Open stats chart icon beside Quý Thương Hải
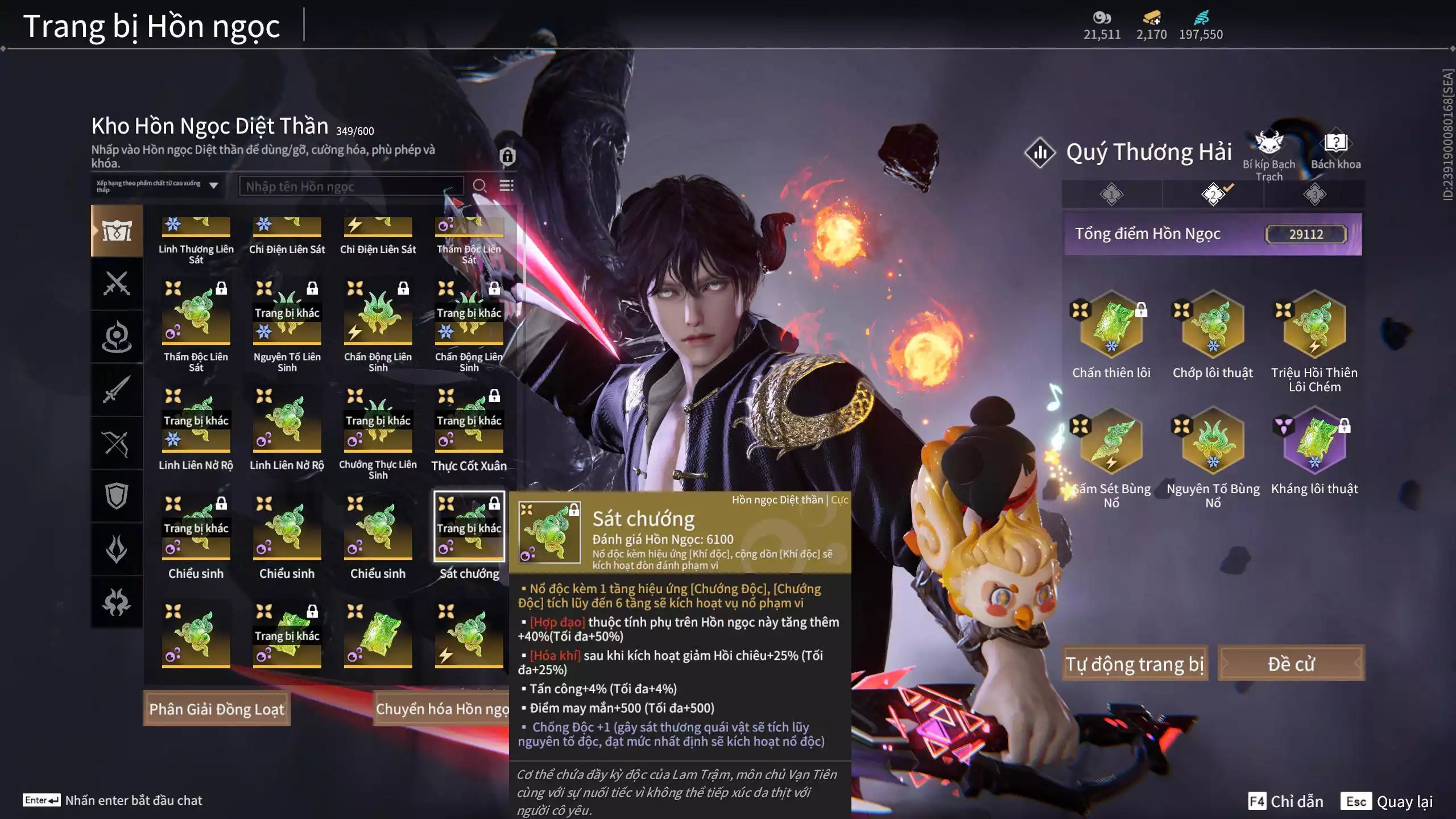 1040,152
